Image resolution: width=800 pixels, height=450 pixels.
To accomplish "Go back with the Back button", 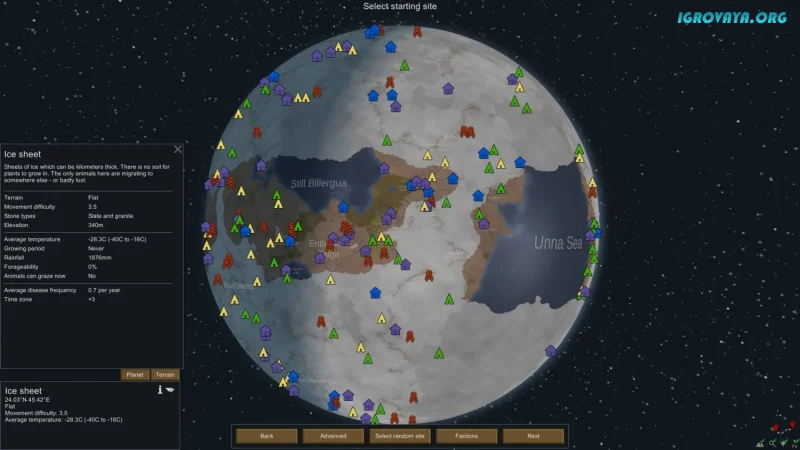I will (267, 436).
